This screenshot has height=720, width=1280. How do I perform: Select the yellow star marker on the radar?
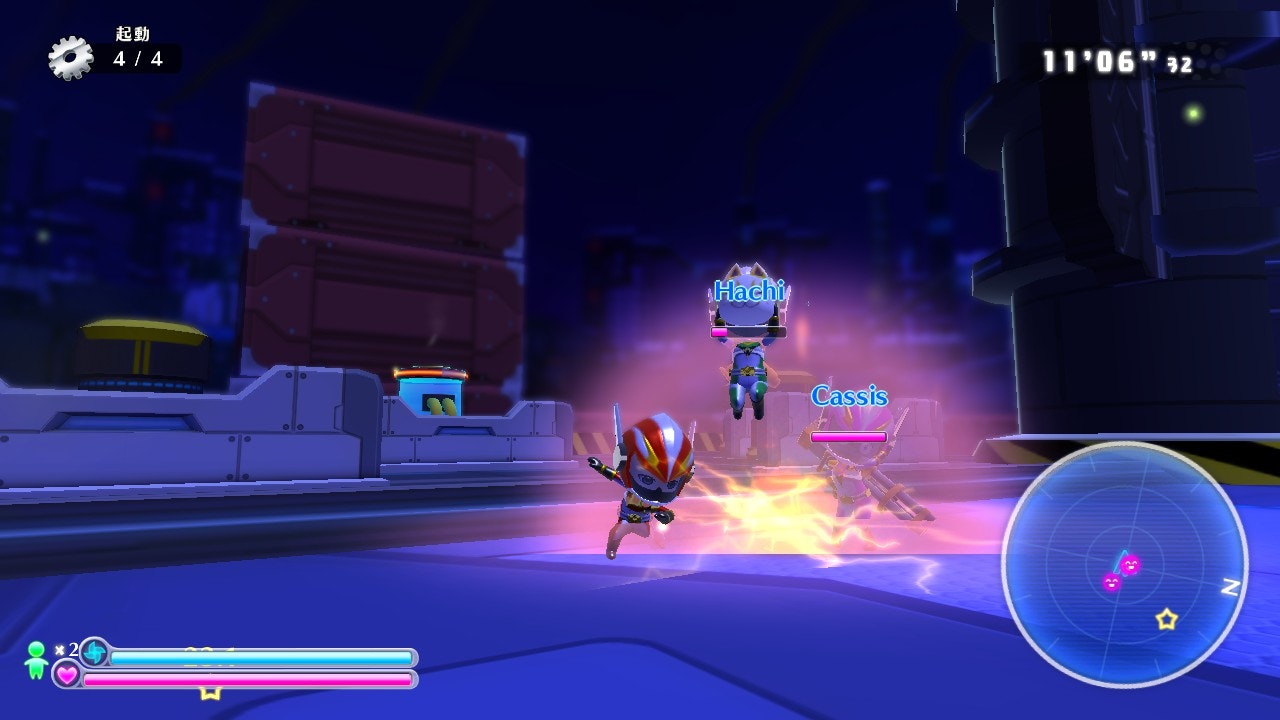tap(1166, 619)
